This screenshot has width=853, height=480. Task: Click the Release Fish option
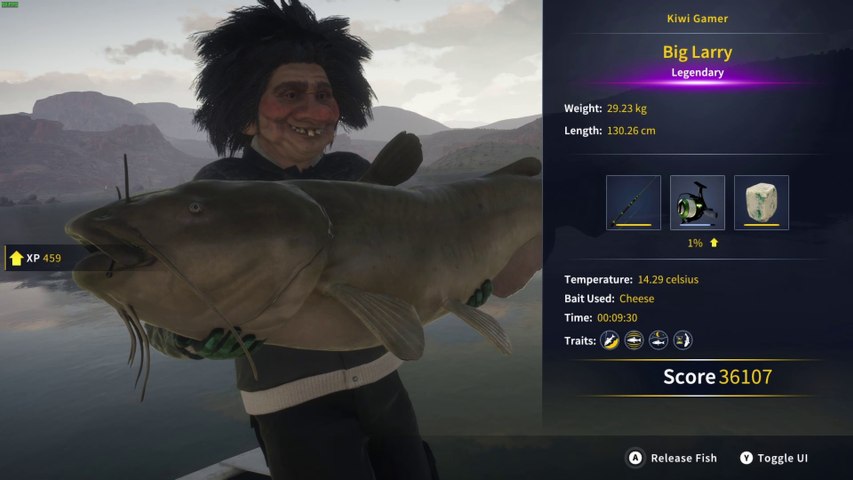[672, 458]
